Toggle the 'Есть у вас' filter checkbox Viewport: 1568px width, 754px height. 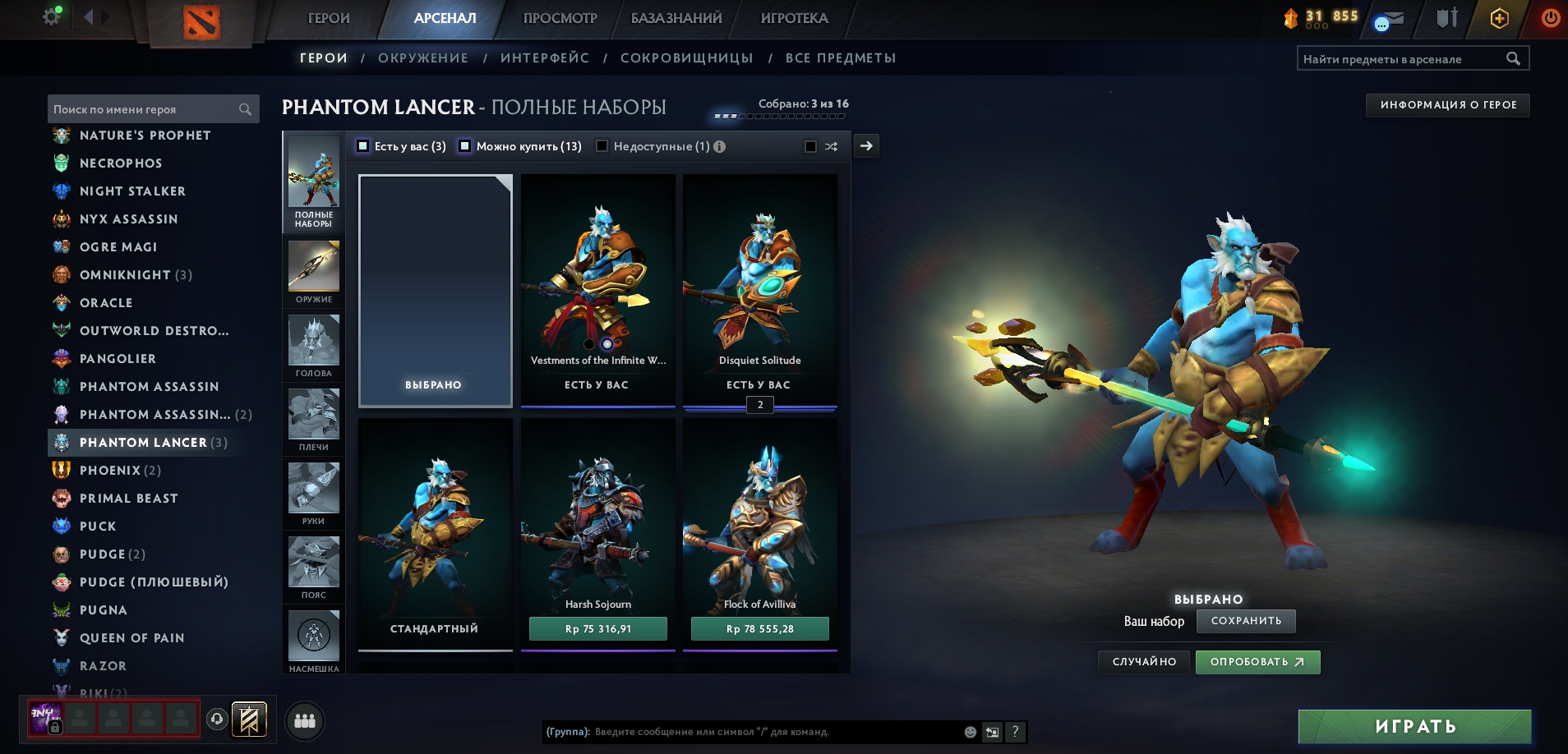(363, 146)
